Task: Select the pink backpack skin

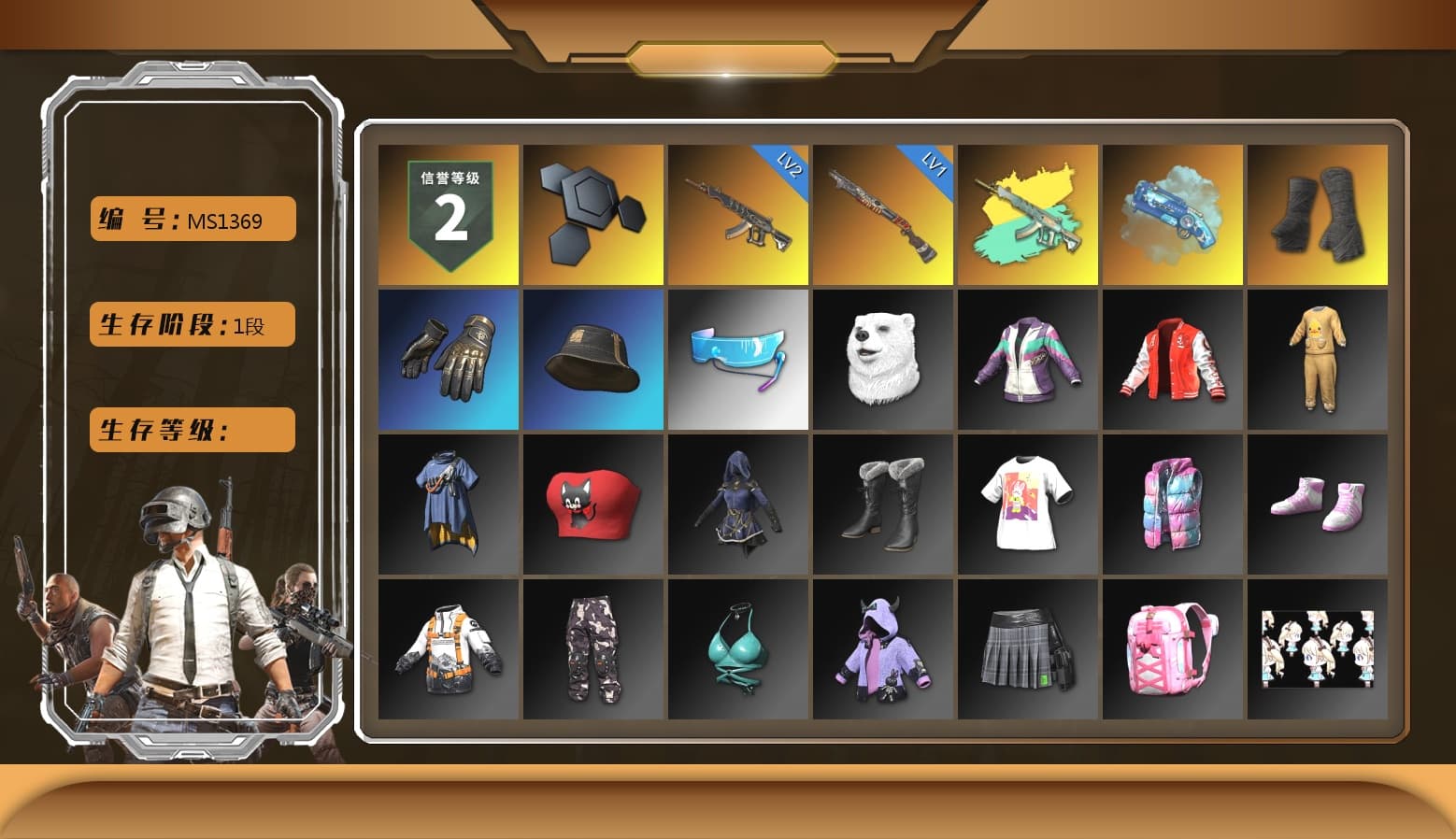Action: (x=1174, y=647)
